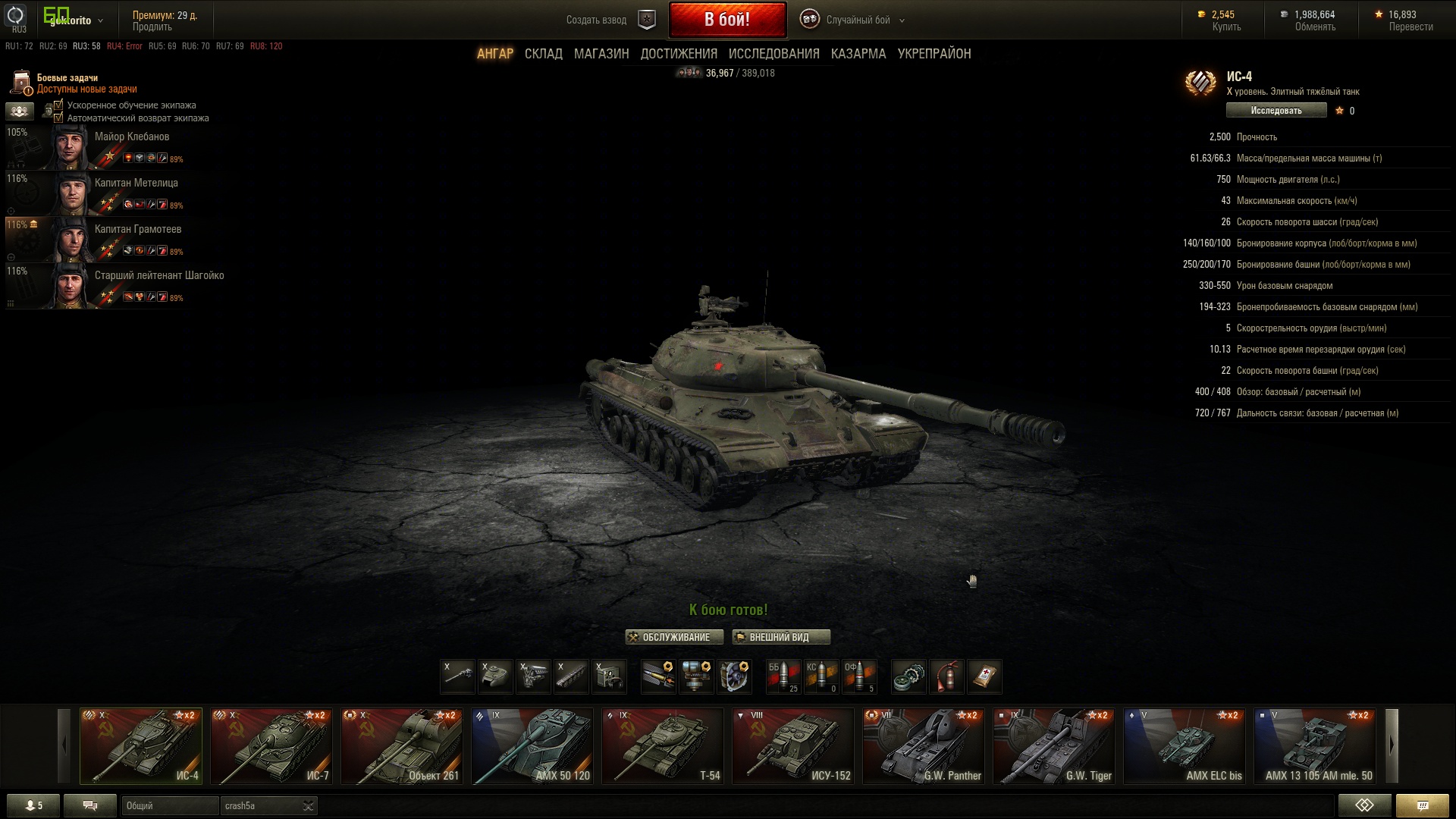Close the crash5a chat tab
Screen dimensions: 1456x819
coord(308,805)
